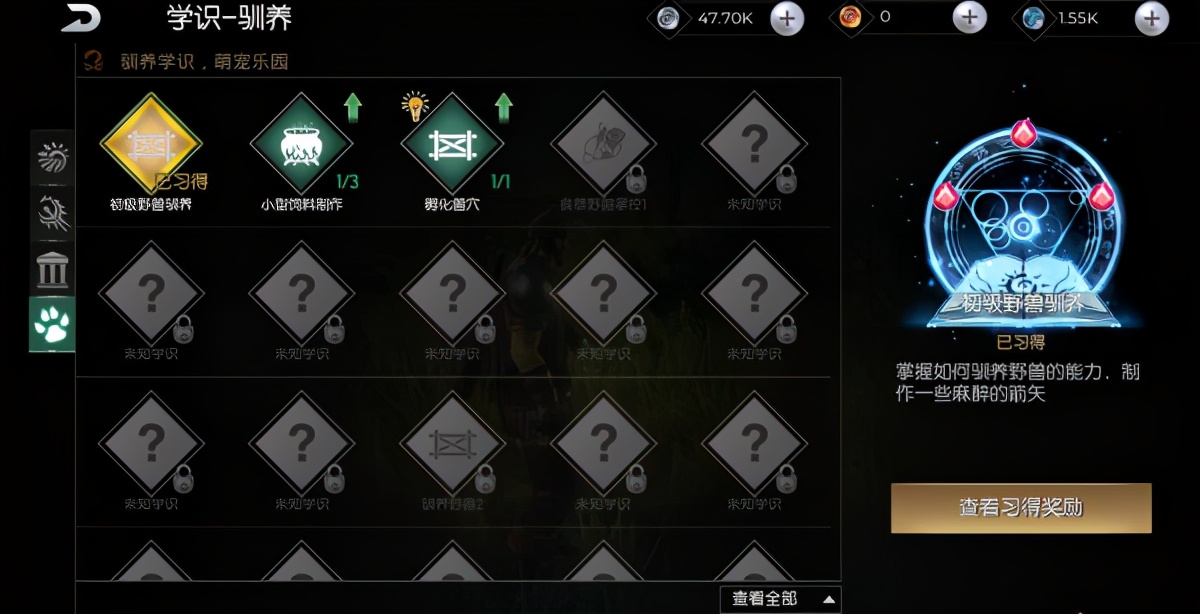Viewport: 1200px width, 614px height.
Task: Open 查看习得奖励 reward button
Action: coord(1021,508)
